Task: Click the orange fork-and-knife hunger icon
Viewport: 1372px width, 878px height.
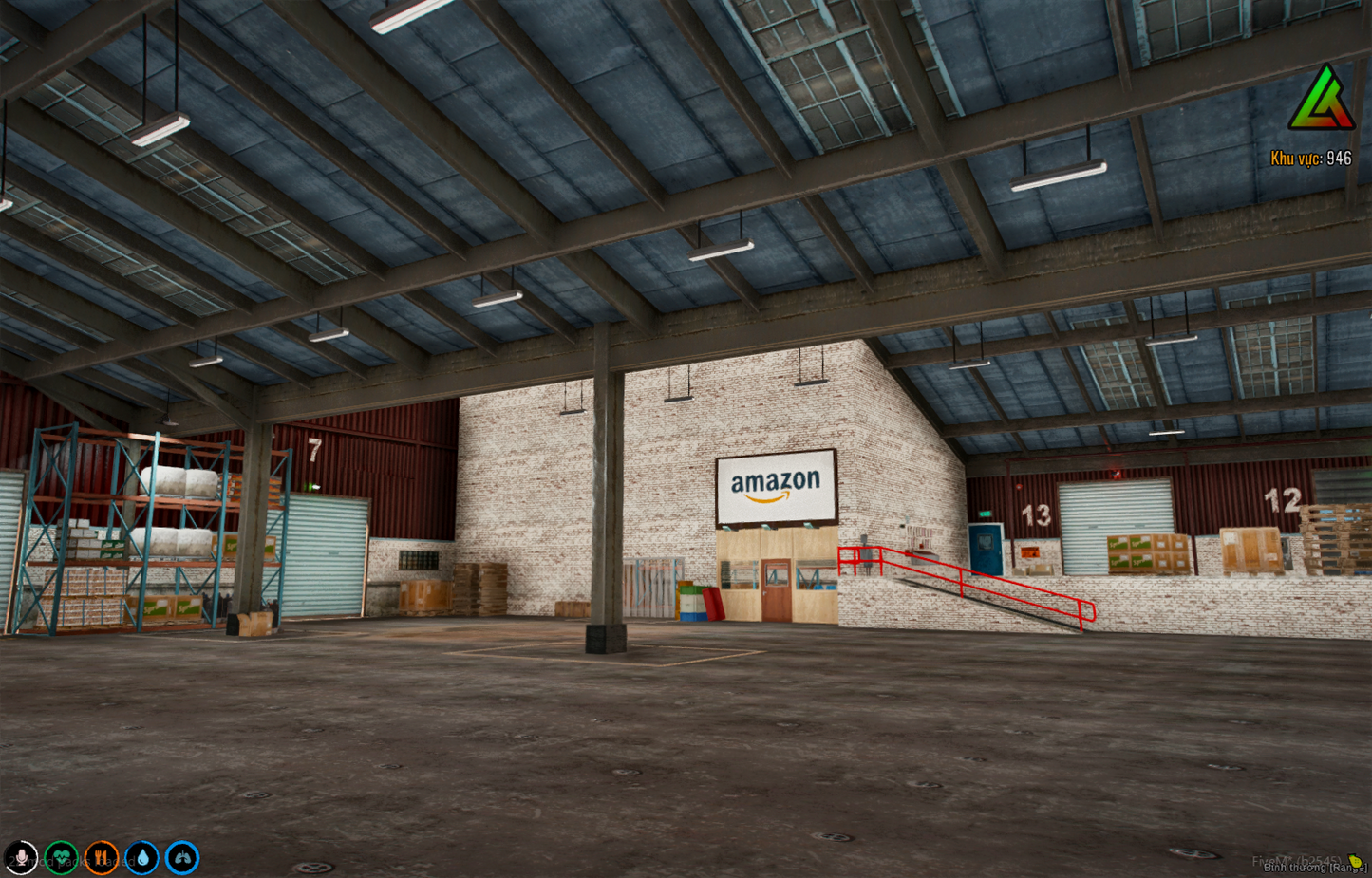Action: click(x=103, y=857)
